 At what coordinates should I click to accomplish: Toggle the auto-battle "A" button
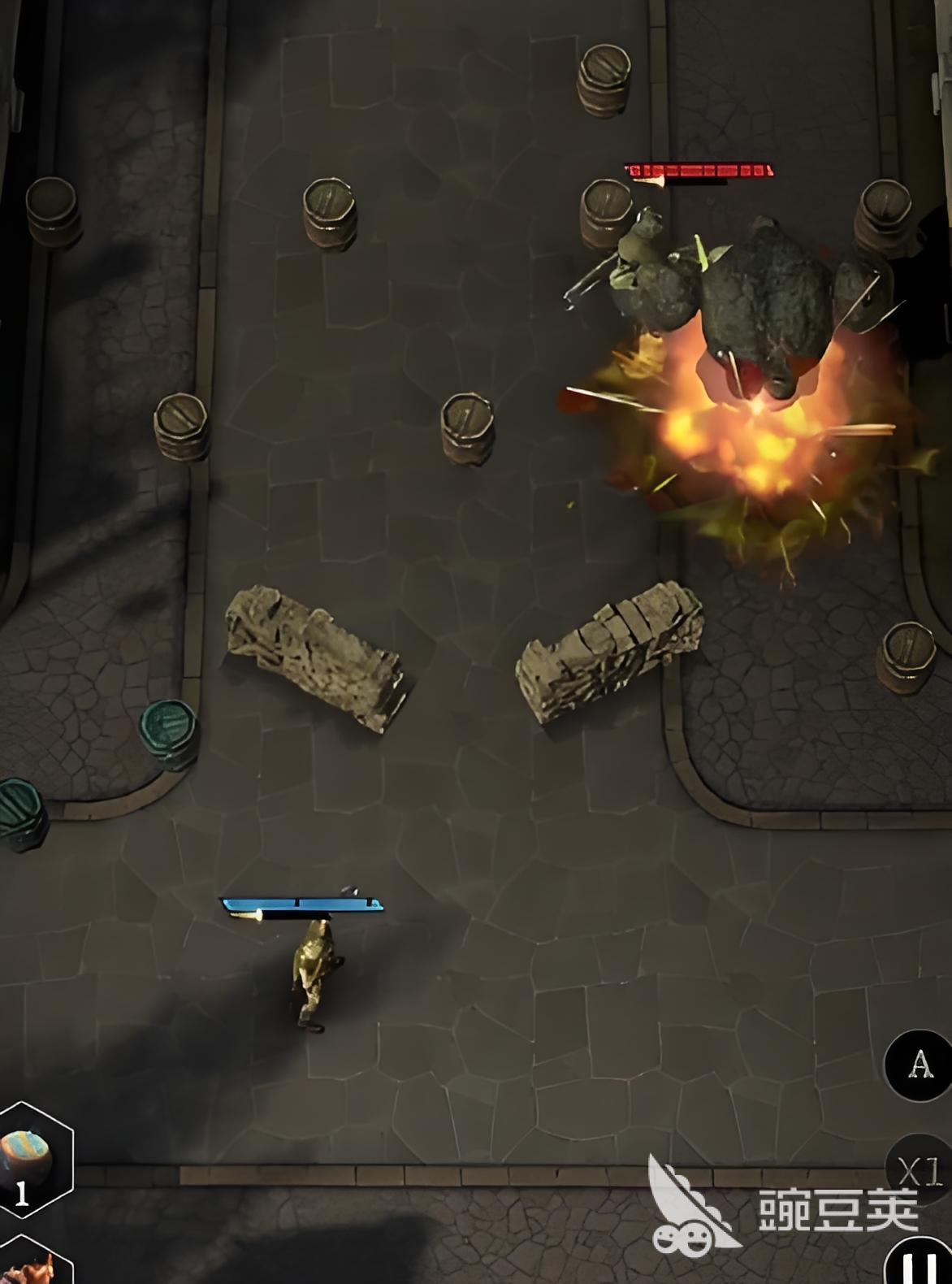[919, 1064]
